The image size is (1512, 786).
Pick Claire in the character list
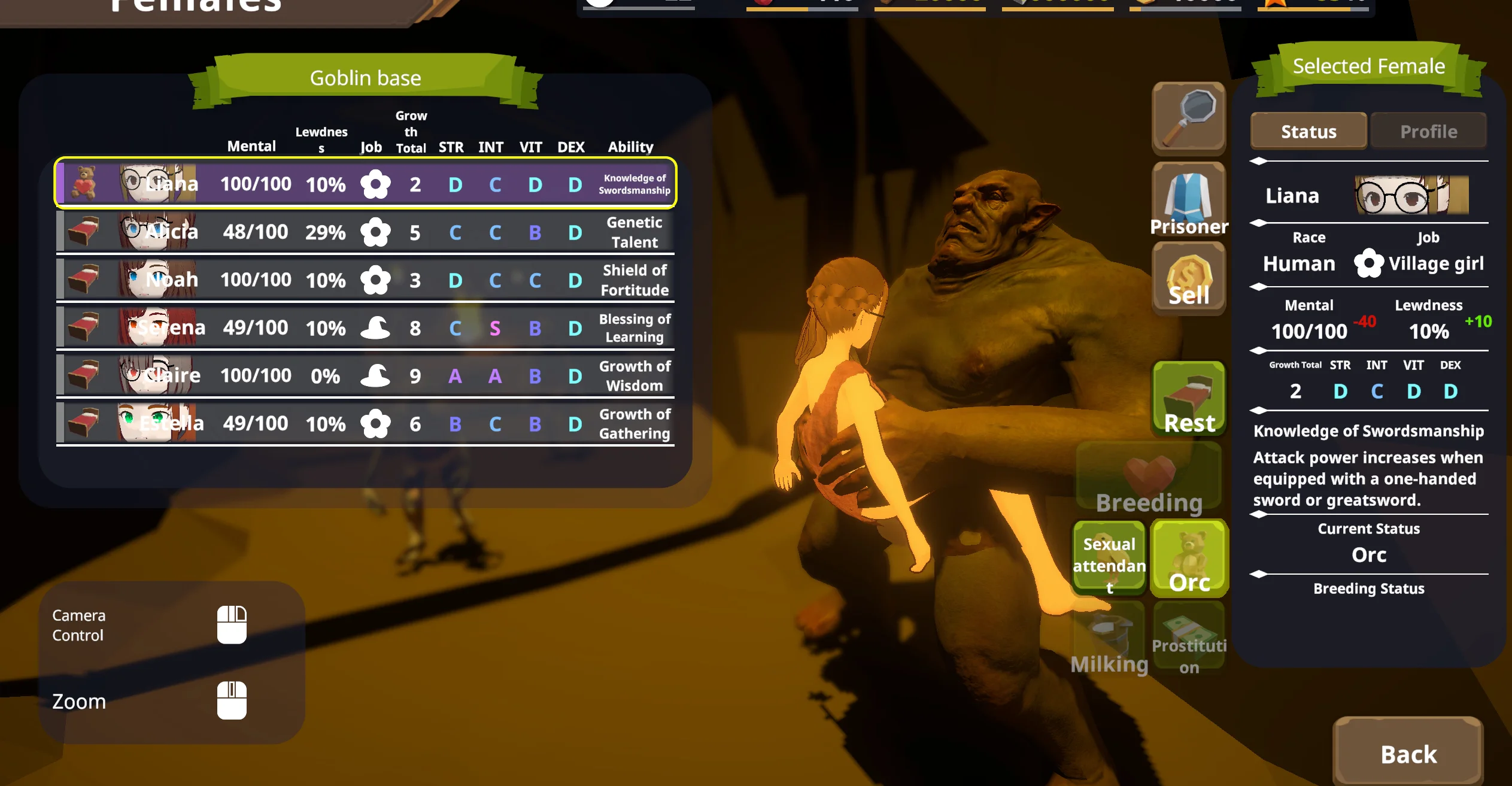[x=365, y=375]
